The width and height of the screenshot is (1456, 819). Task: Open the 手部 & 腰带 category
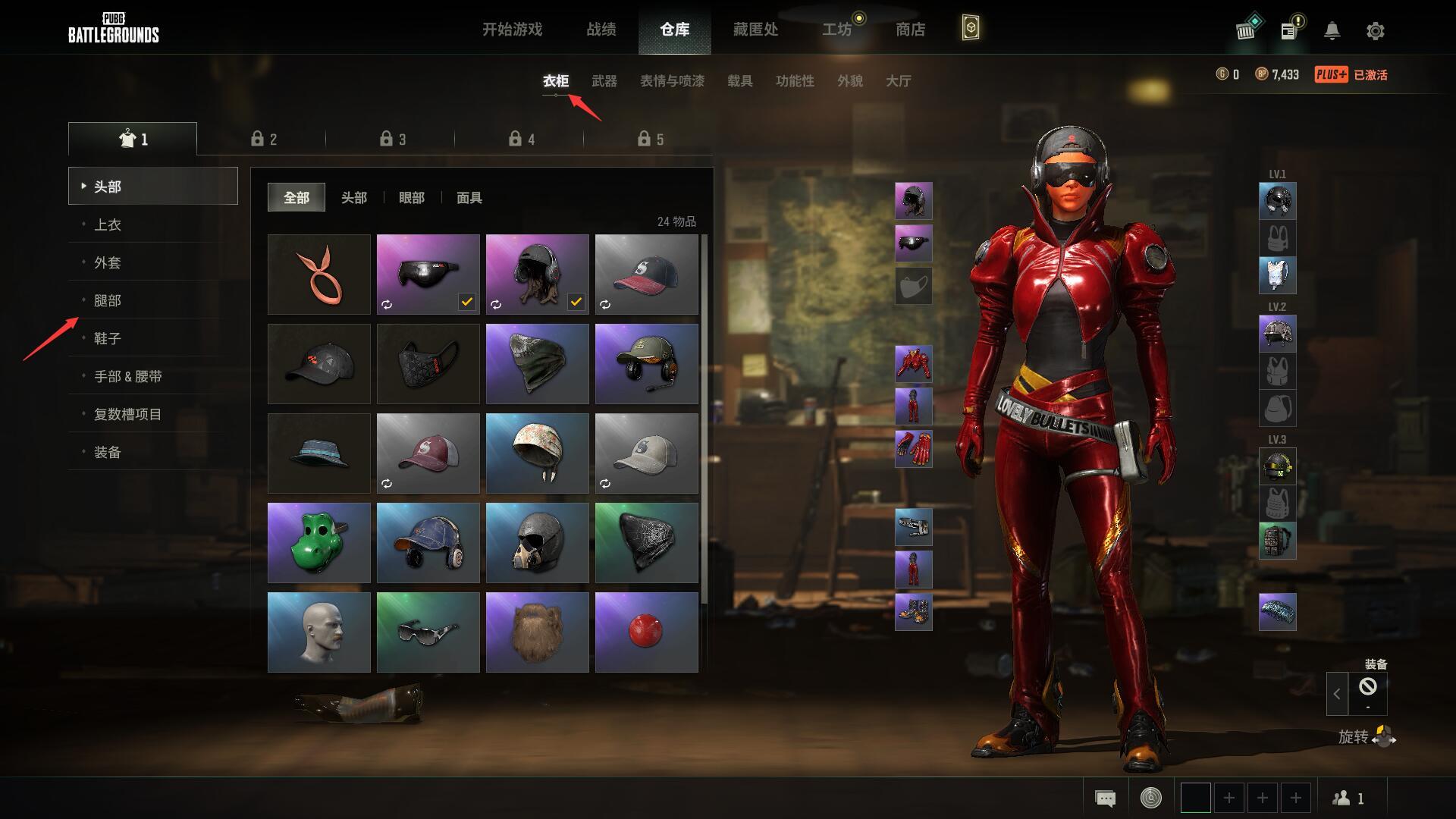(x=127, y=376)
